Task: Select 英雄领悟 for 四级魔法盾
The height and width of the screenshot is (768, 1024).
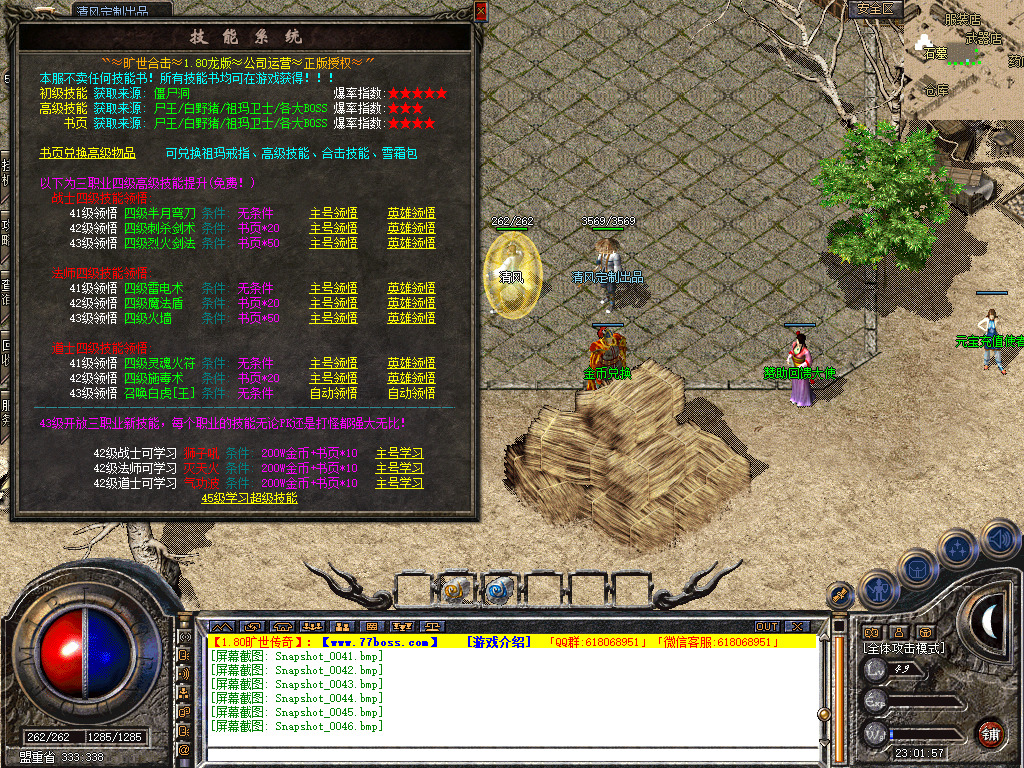Action: coord(411,303)
